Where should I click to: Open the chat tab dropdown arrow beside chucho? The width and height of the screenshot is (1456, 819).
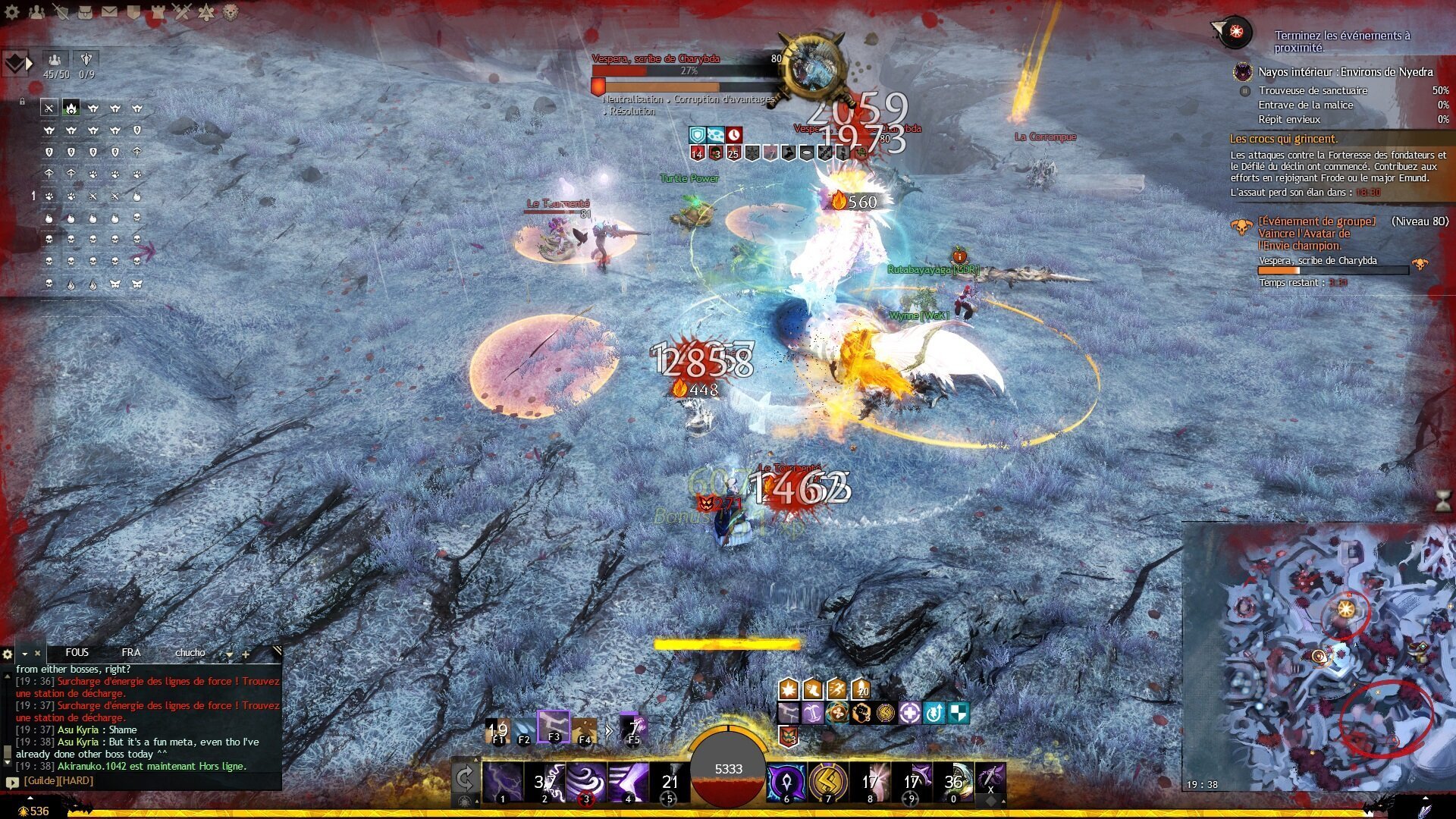[229, 654]
